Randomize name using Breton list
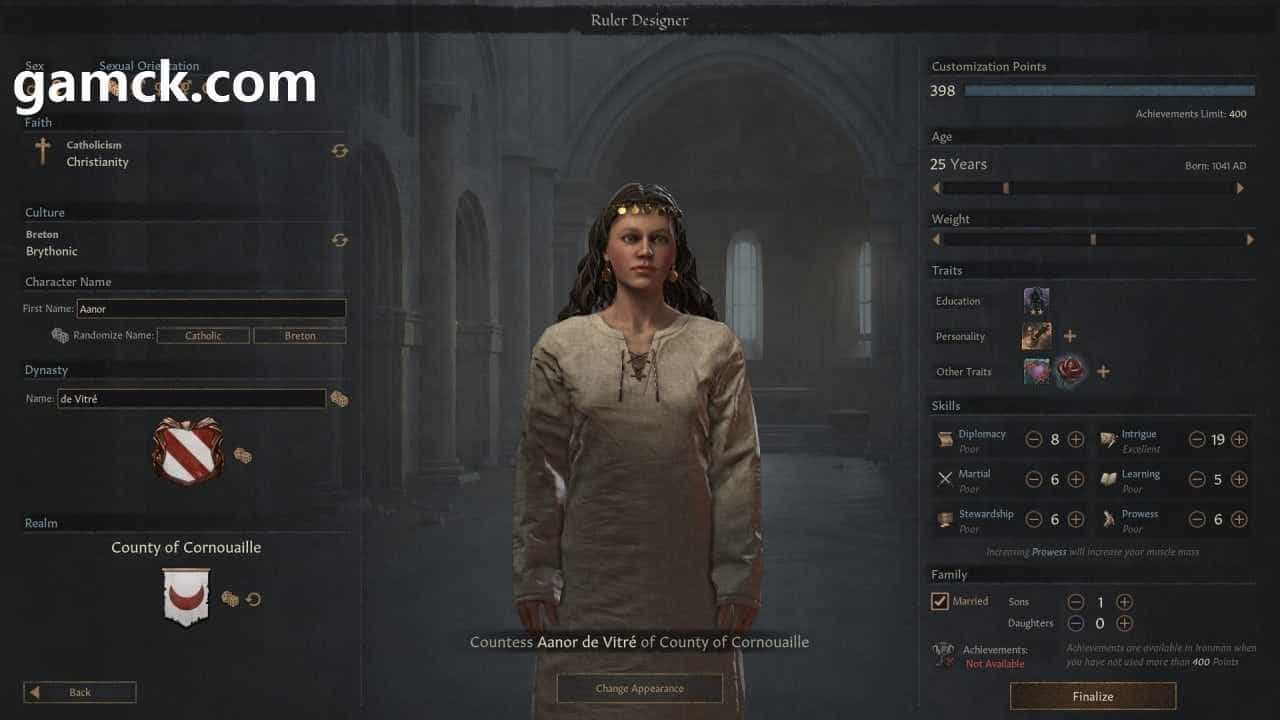 (x=300, y=336)
